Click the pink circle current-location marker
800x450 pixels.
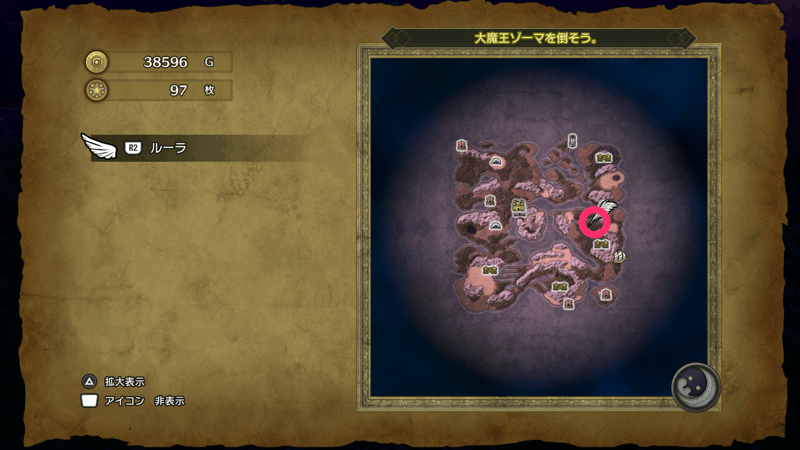click(x=595, y=221)
